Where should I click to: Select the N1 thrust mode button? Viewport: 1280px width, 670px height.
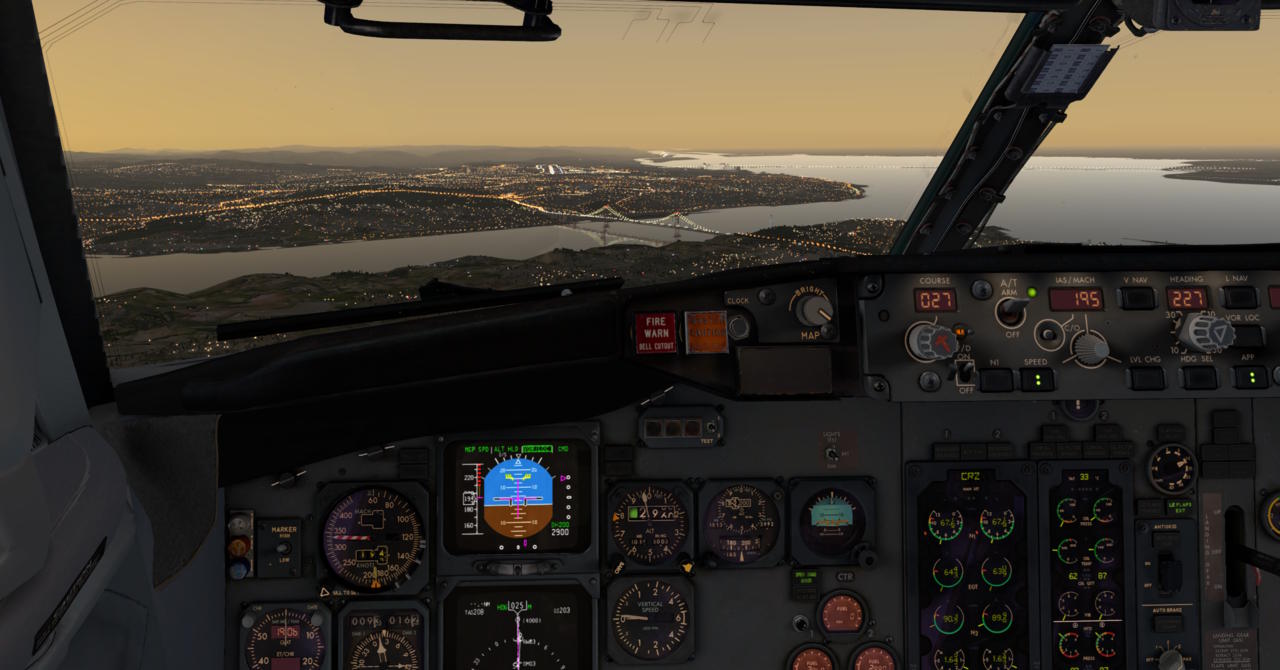click(x=995, y=380)
